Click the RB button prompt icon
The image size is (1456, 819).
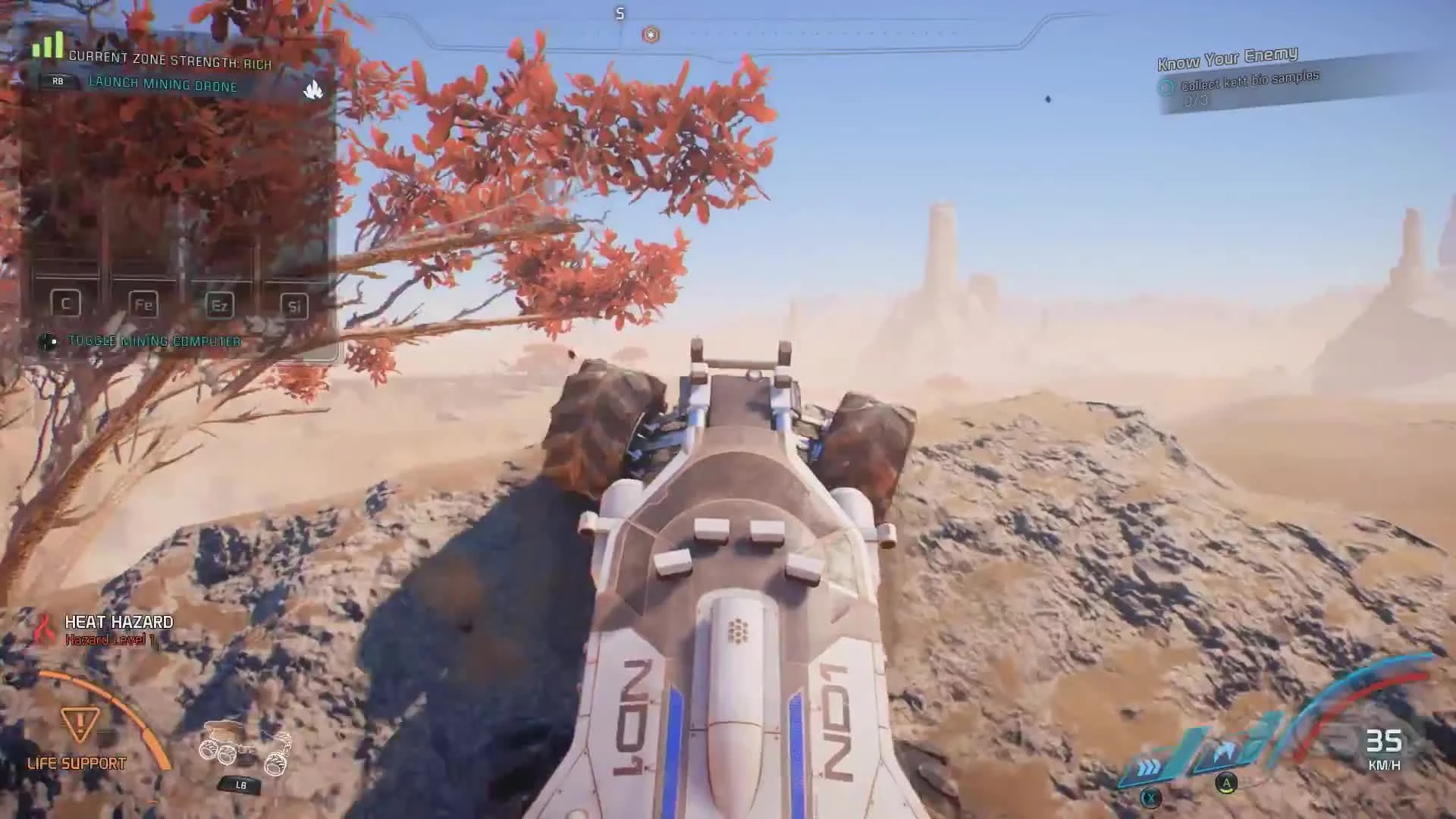click(56, 80)
